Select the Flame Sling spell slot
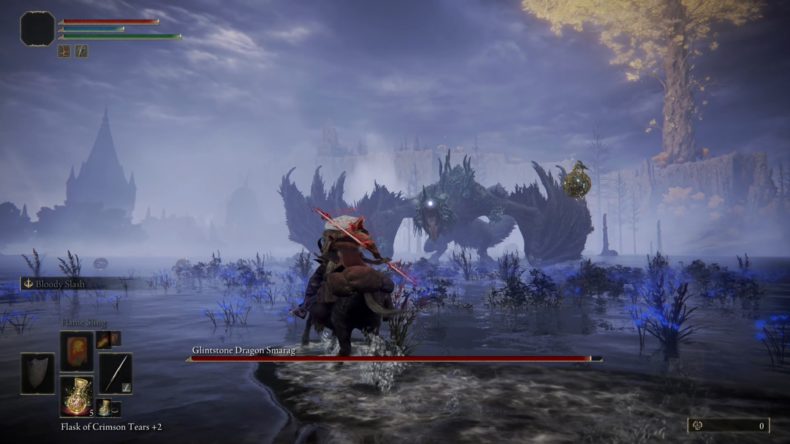Screen dimensions: 790x444 point(76,351)
